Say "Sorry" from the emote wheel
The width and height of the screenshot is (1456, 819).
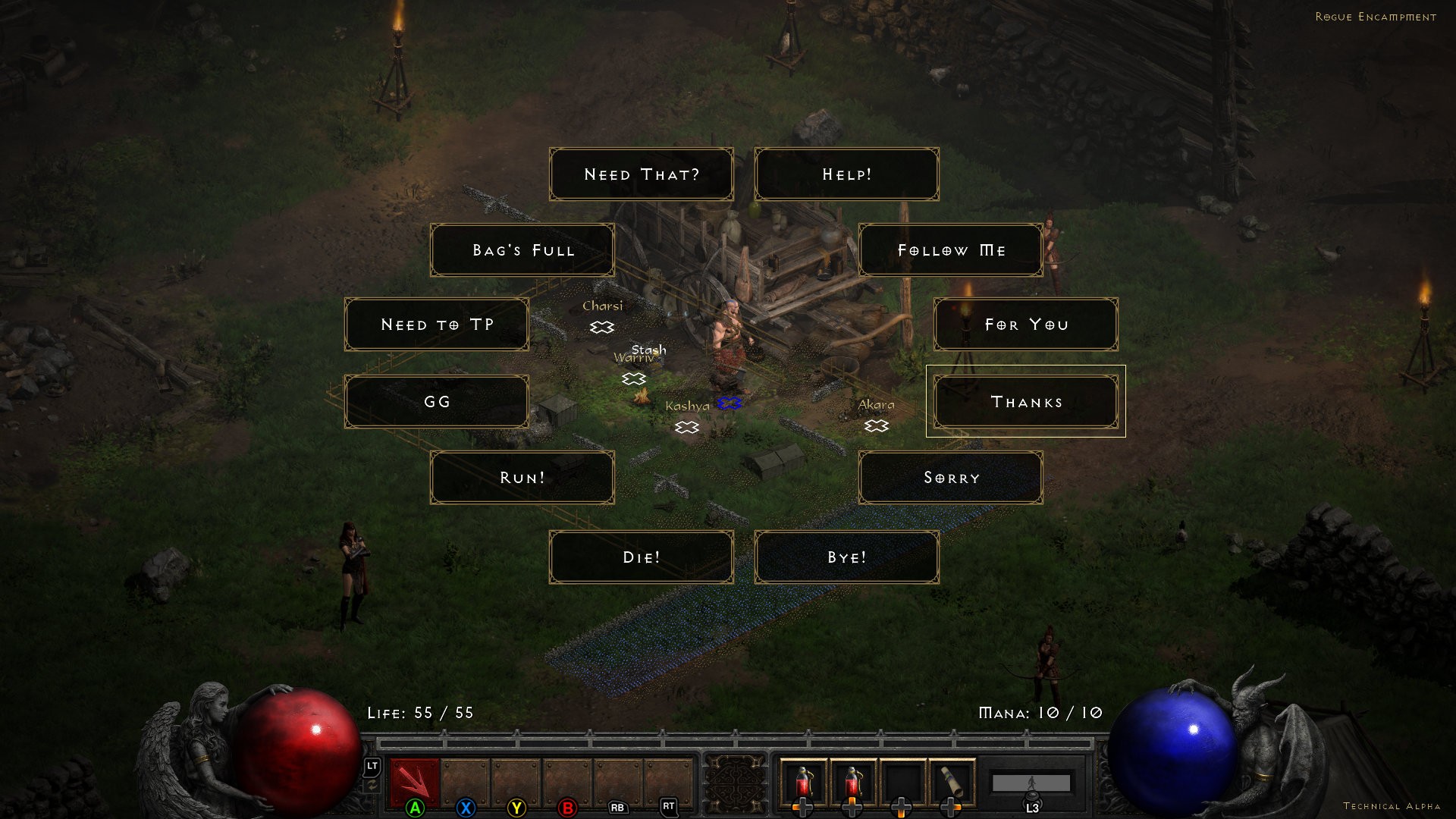(x=951, y=478)
